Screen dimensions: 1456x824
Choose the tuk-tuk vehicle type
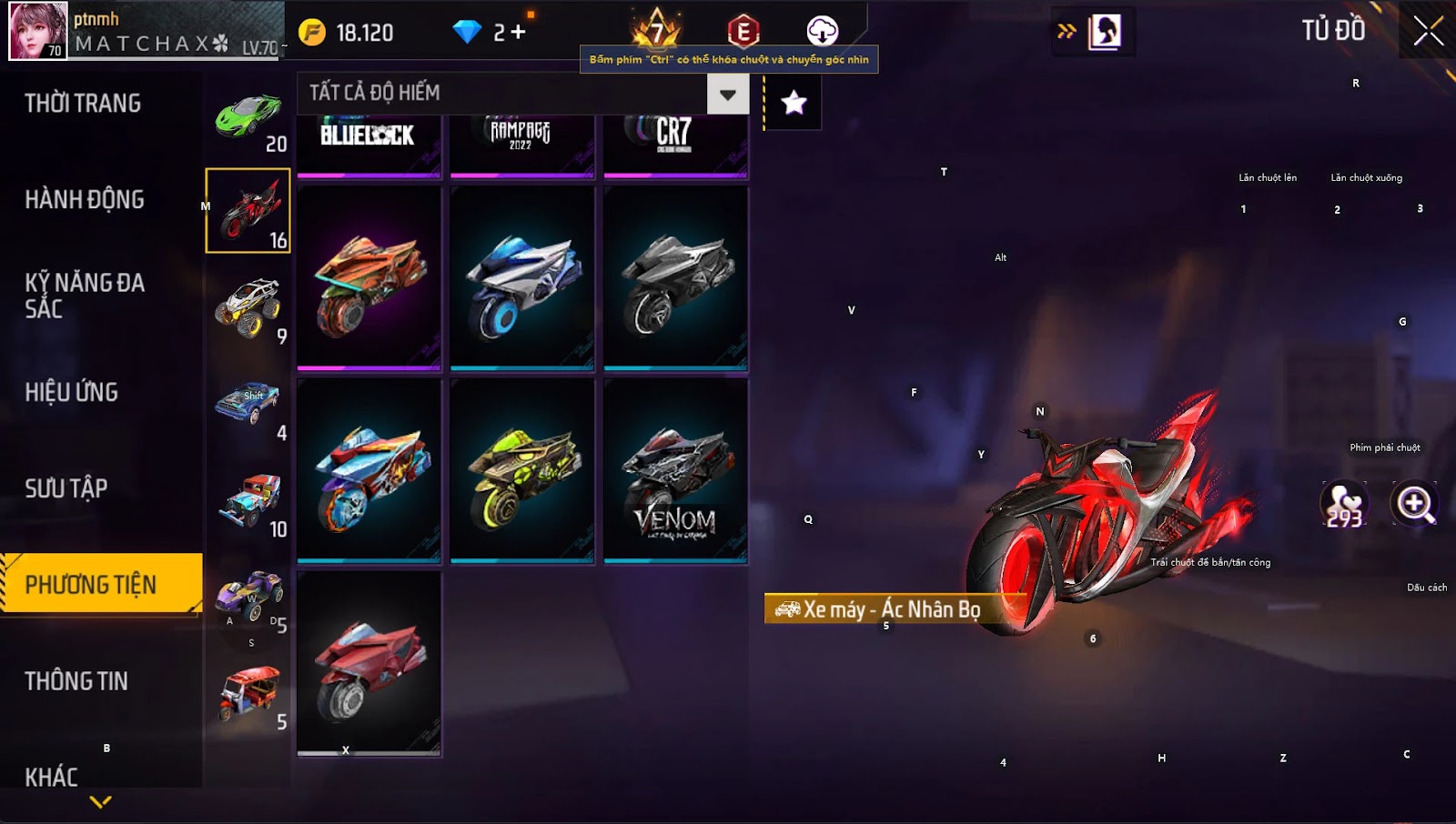coord(248,693)
